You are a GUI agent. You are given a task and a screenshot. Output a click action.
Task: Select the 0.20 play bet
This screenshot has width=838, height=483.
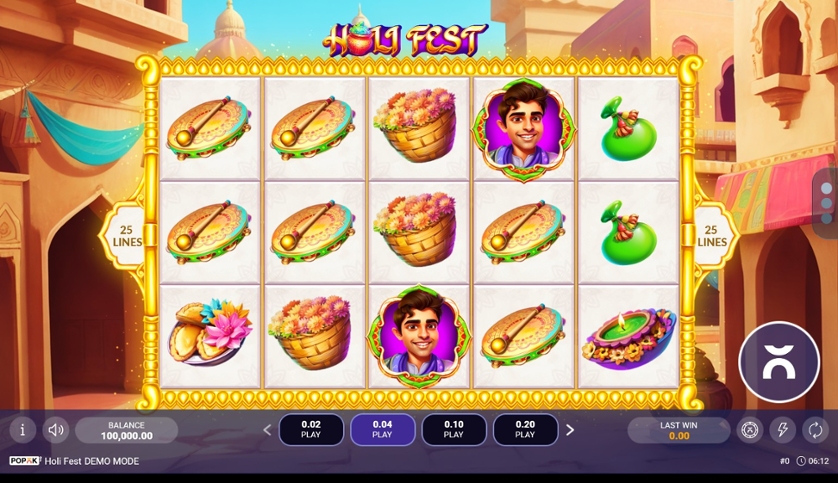525,430
